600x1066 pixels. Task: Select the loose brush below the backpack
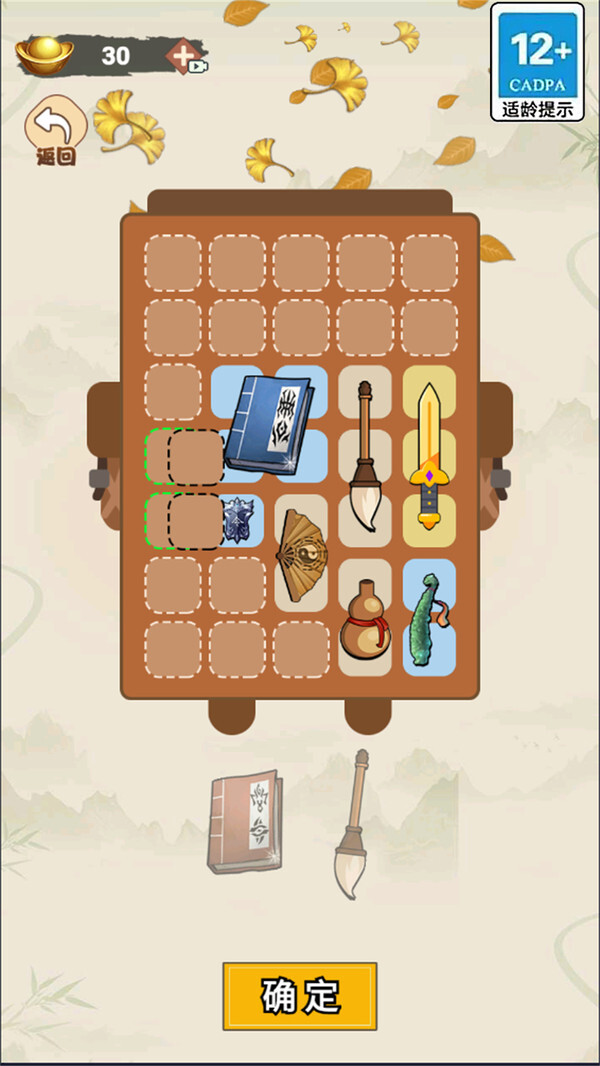click(350, 825)
